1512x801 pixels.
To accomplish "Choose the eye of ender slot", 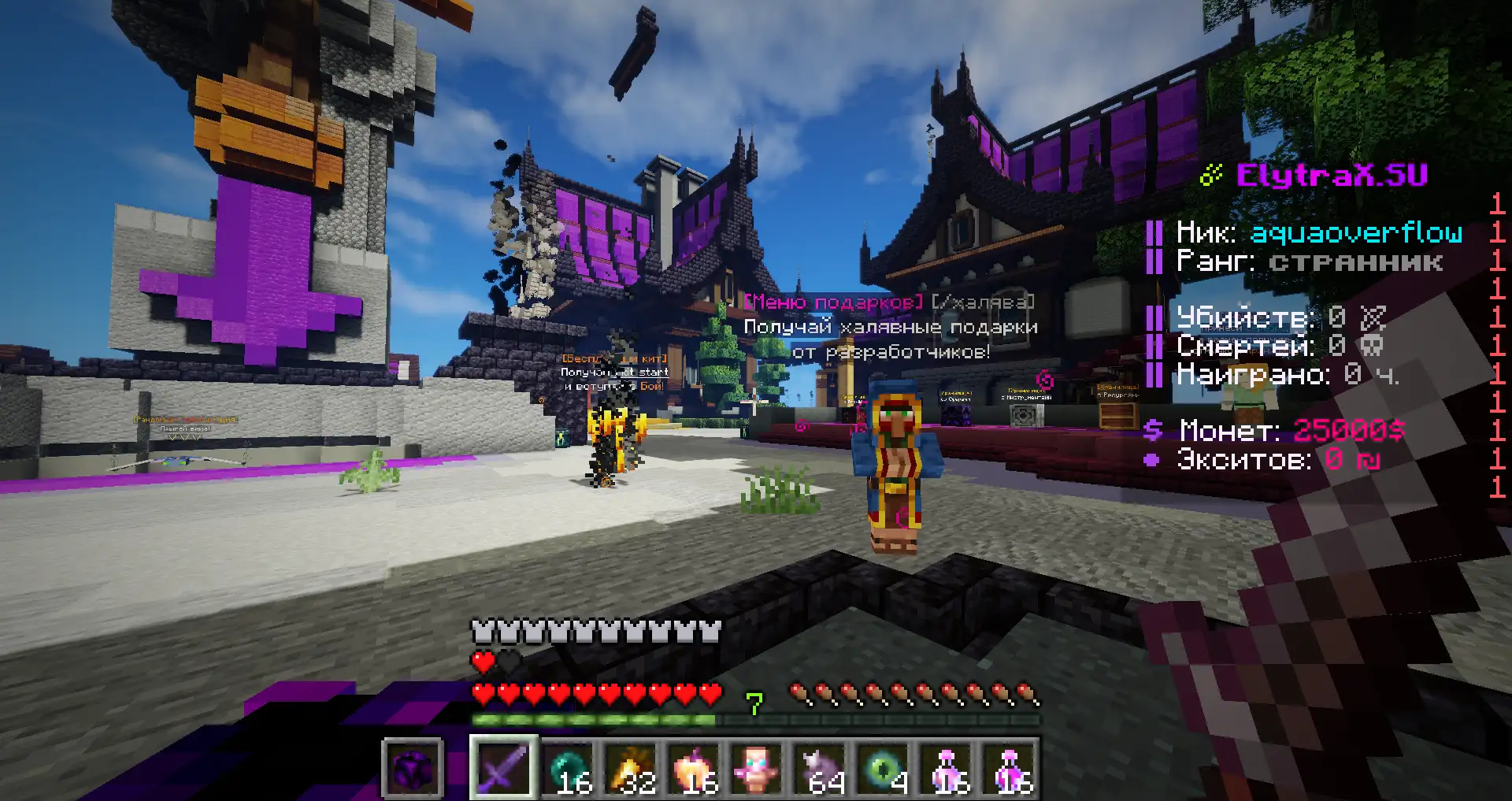I will [x=882, y=767].
